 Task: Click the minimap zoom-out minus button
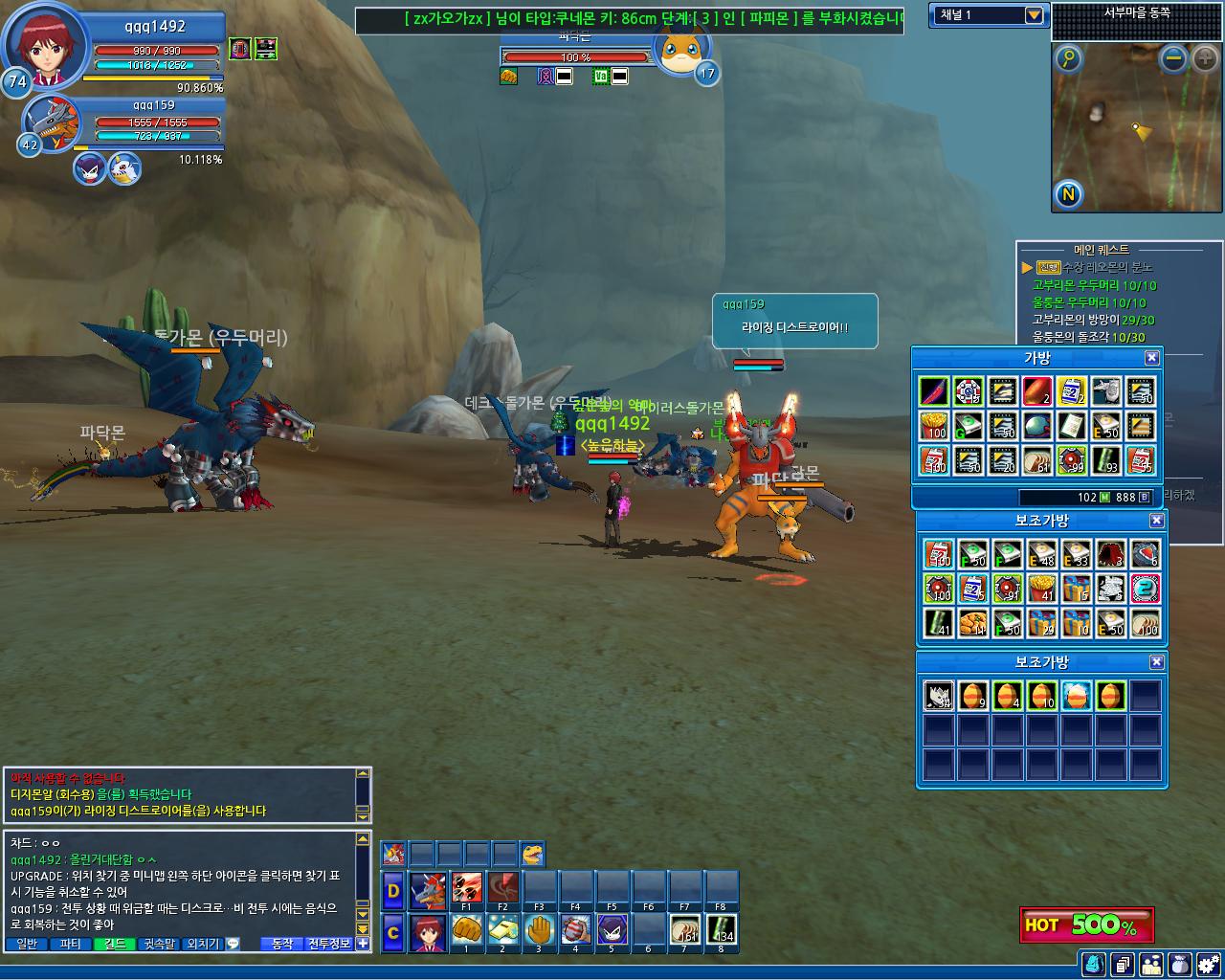point(1173,59)
